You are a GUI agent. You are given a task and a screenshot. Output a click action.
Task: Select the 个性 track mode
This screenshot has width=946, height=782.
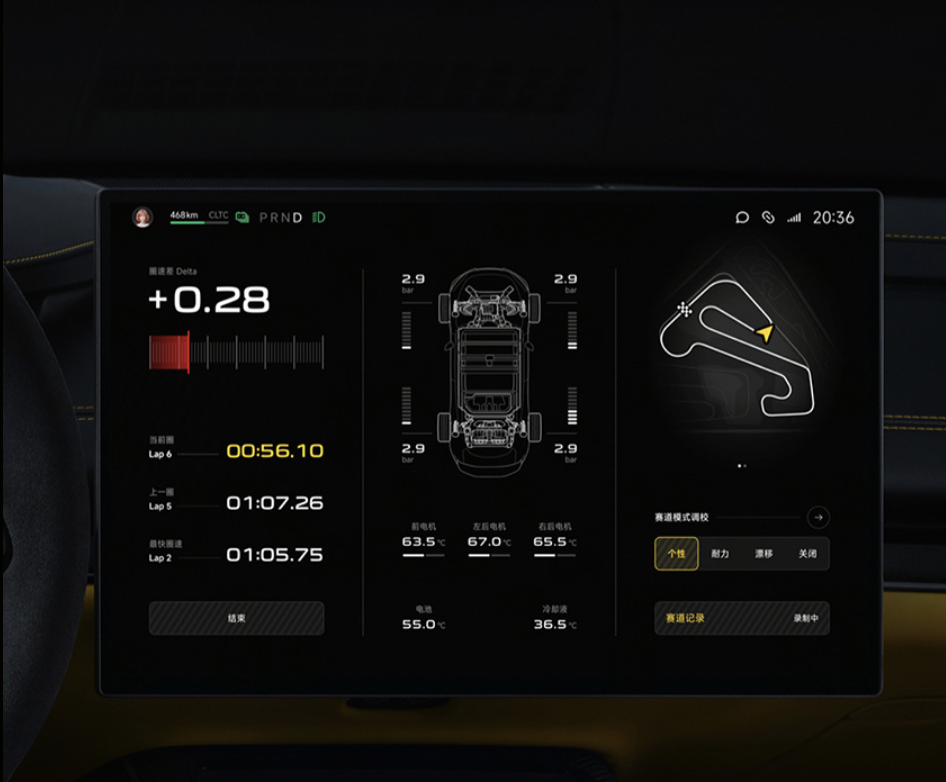click(x=677, y=553)
